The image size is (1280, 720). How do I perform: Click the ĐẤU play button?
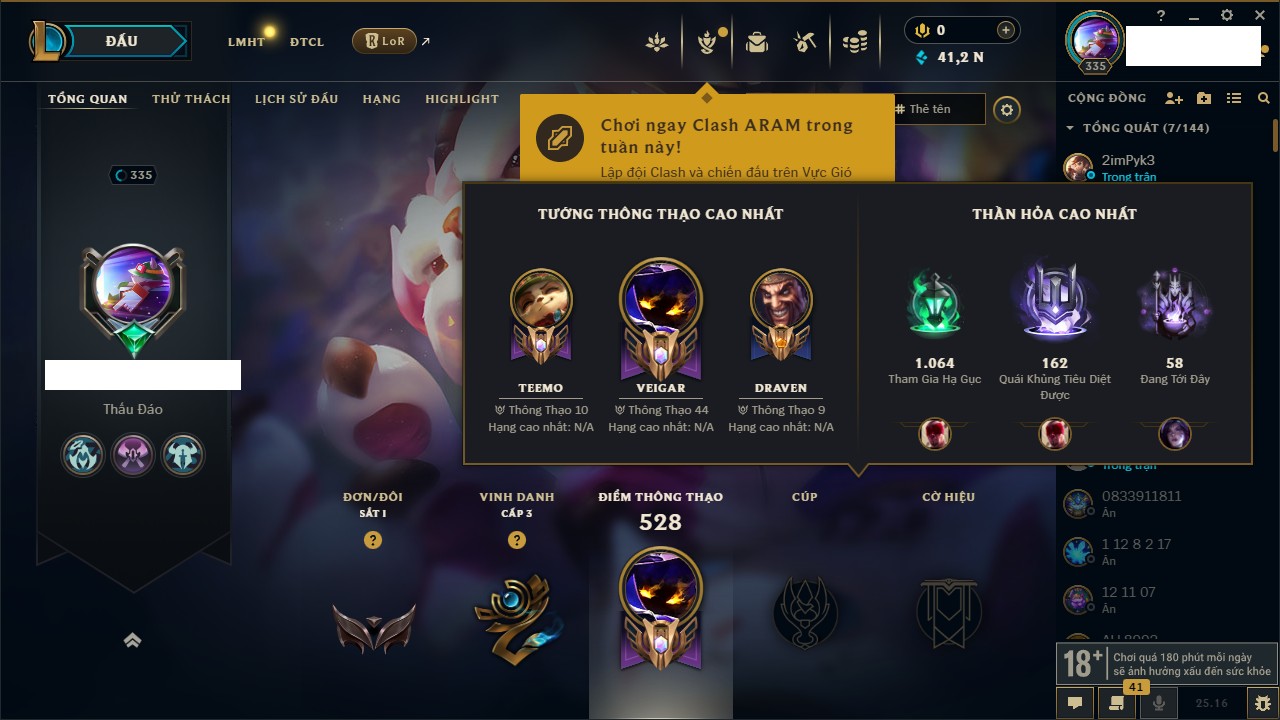coord(121,41)
